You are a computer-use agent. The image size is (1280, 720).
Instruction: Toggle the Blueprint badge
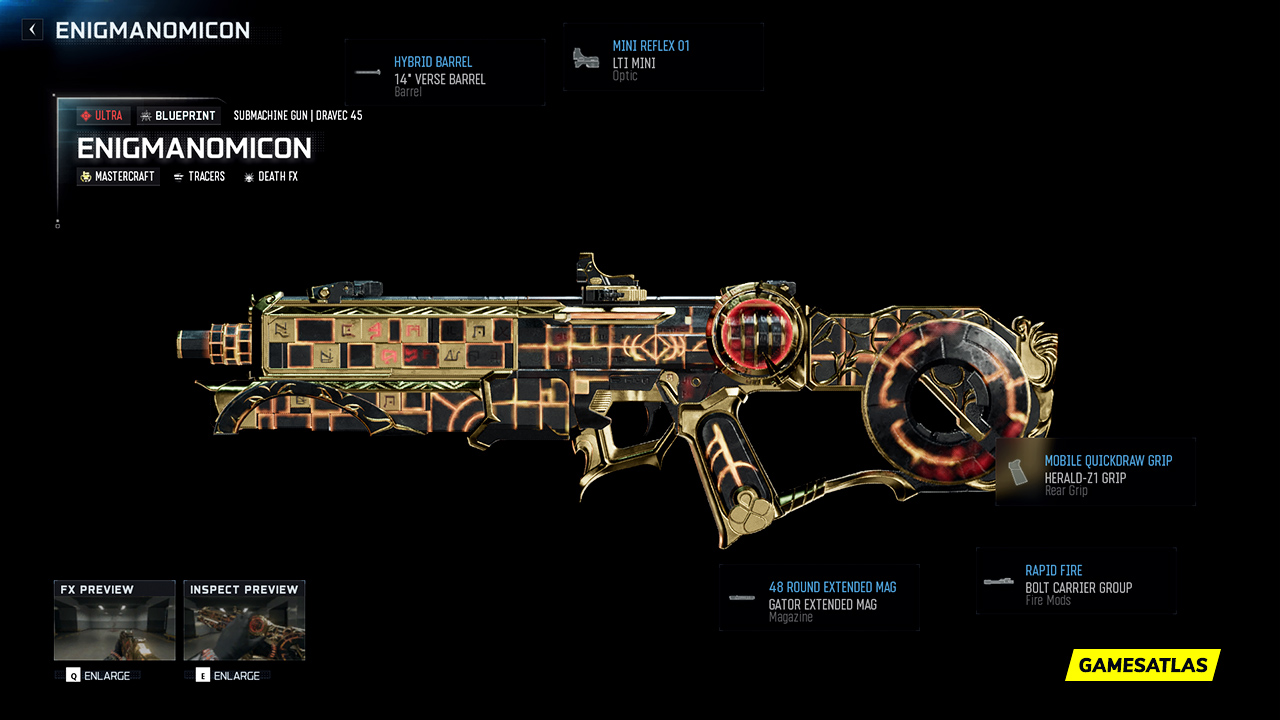(178, 115)
